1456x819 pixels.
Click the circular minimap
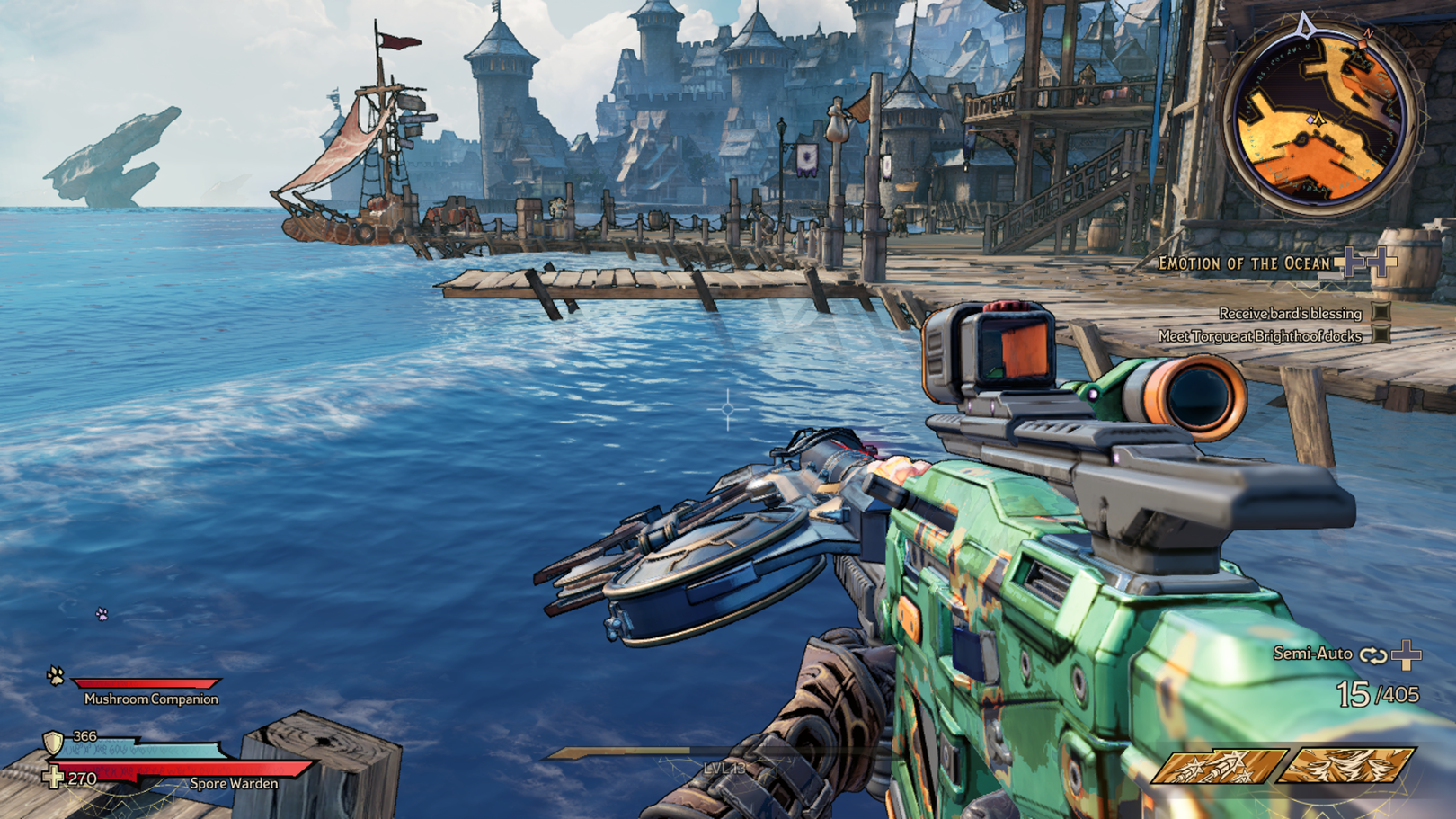pos(1317,117)
